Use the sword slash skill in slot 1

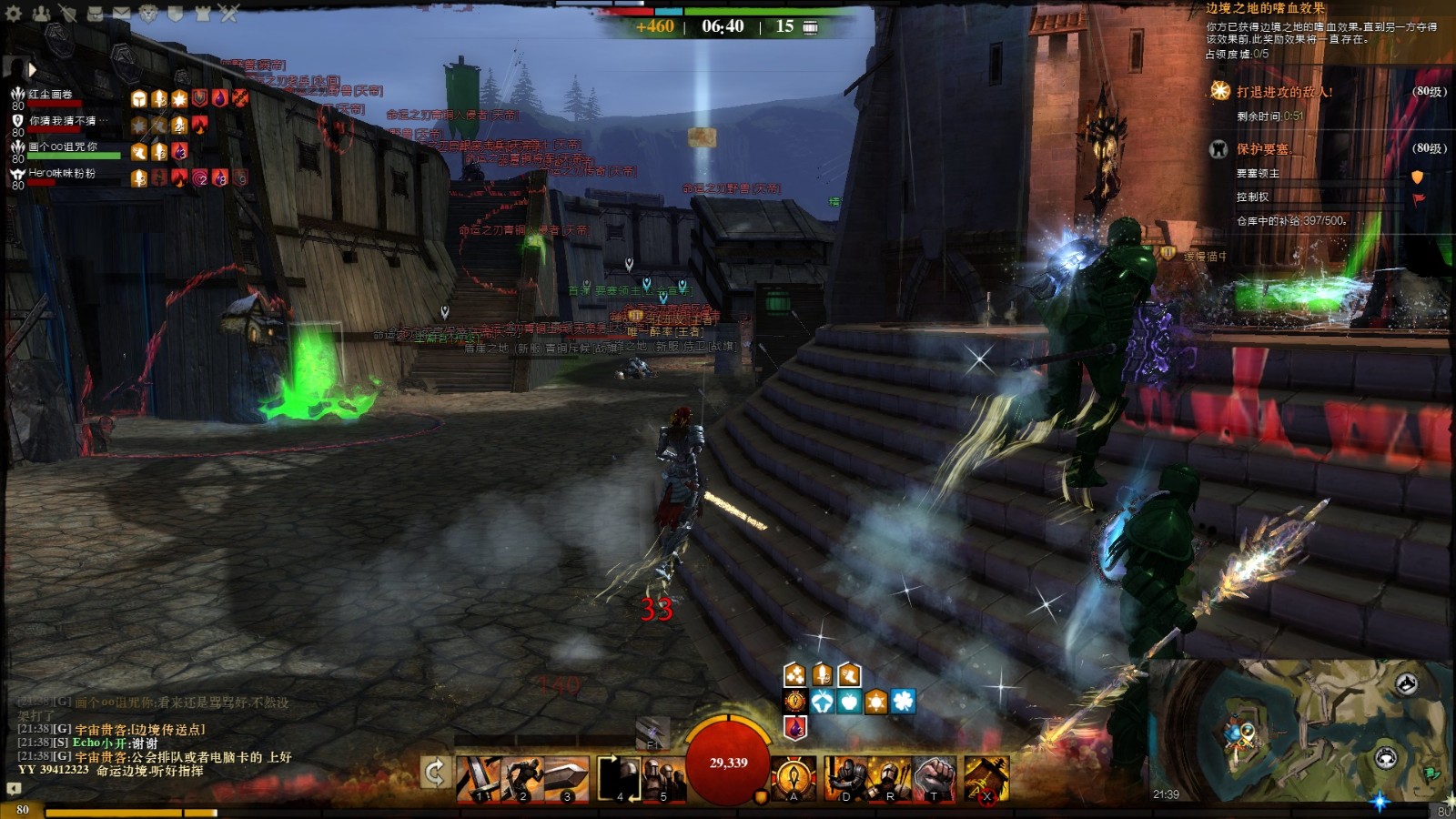point(479,778)
